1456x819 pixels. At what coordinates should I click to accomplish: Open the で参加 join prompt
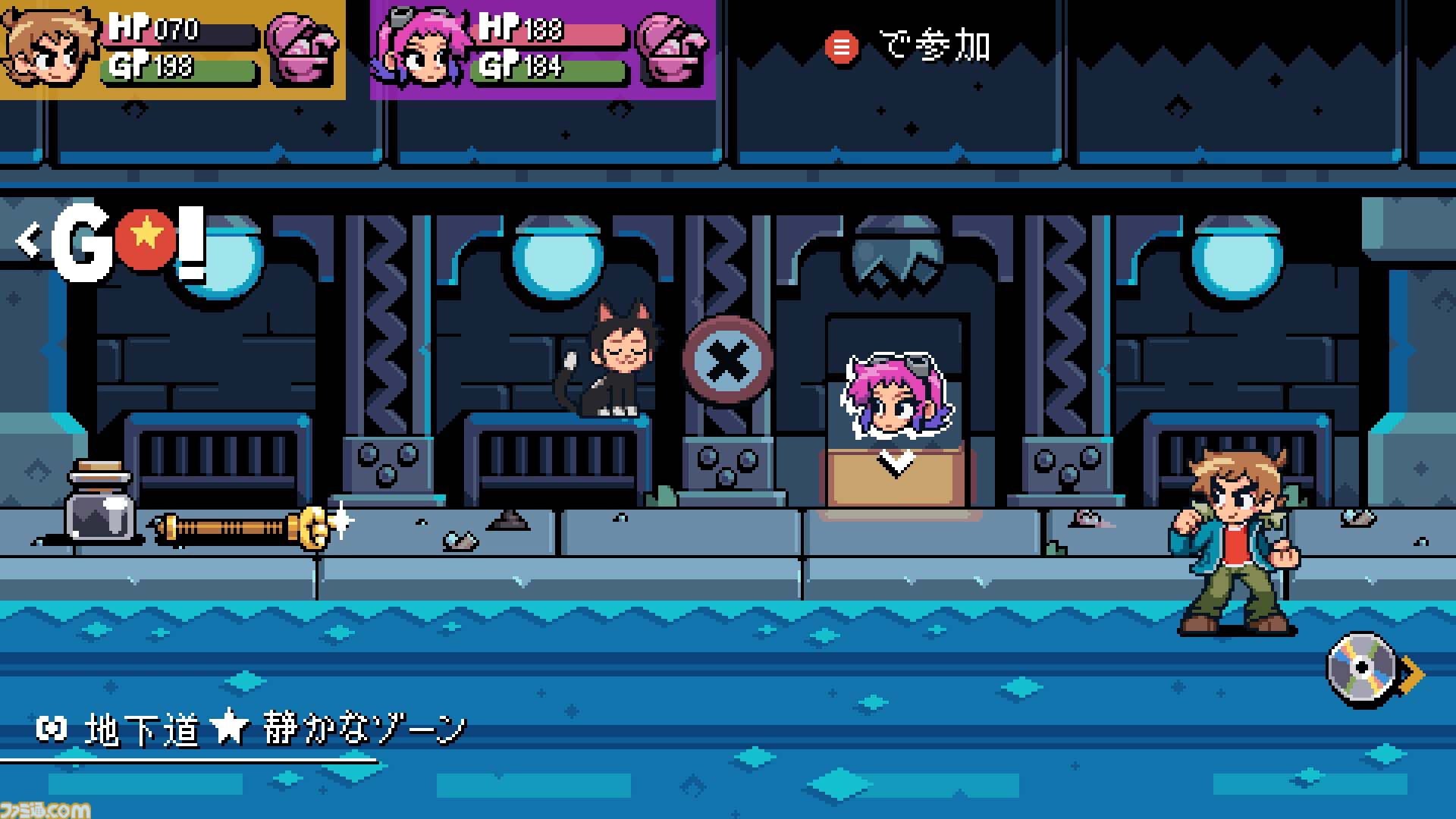pyautogui.click(x=933, y=45)
